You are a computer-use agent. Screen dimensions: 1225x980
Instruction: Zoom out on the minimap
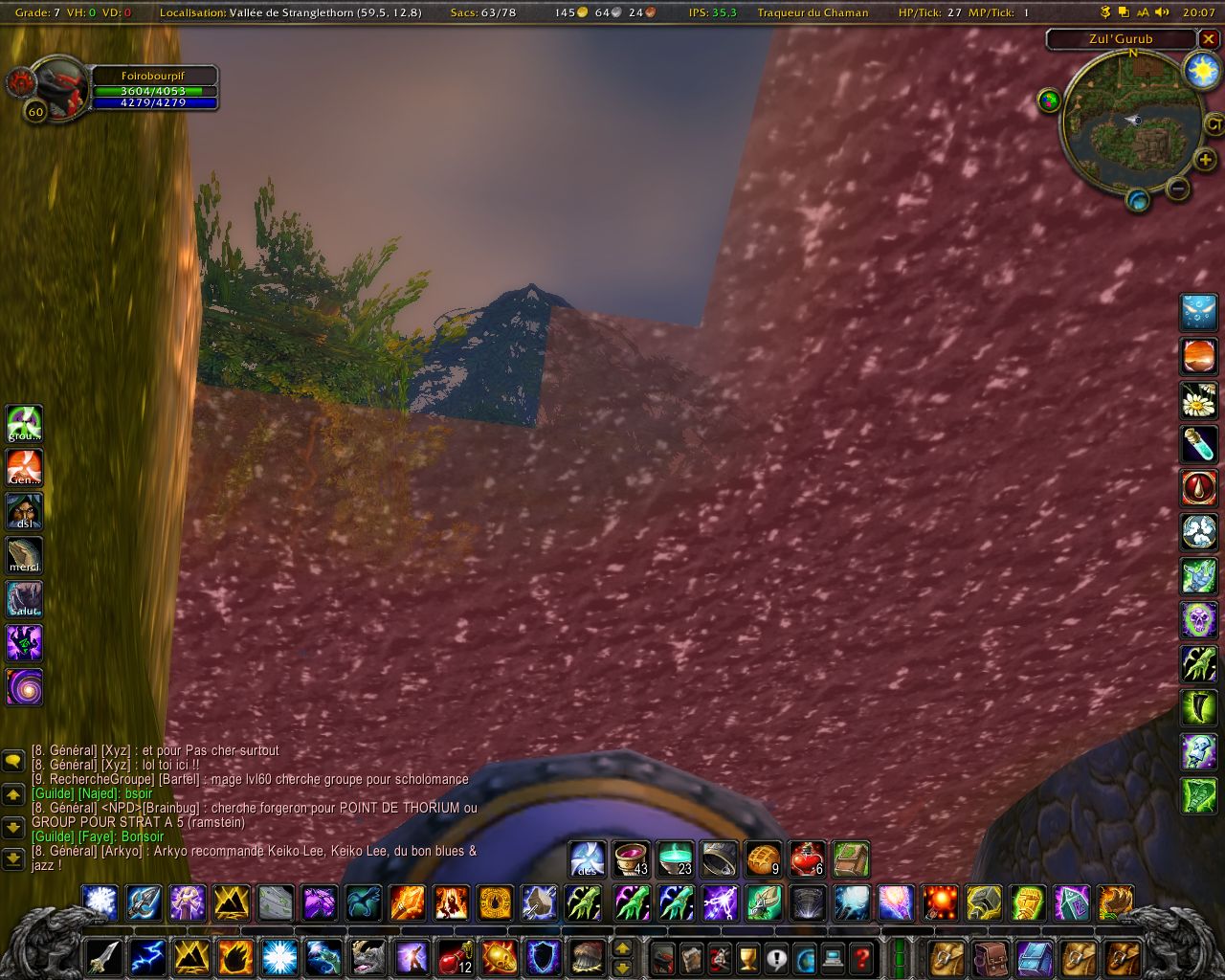(1179, 189)
